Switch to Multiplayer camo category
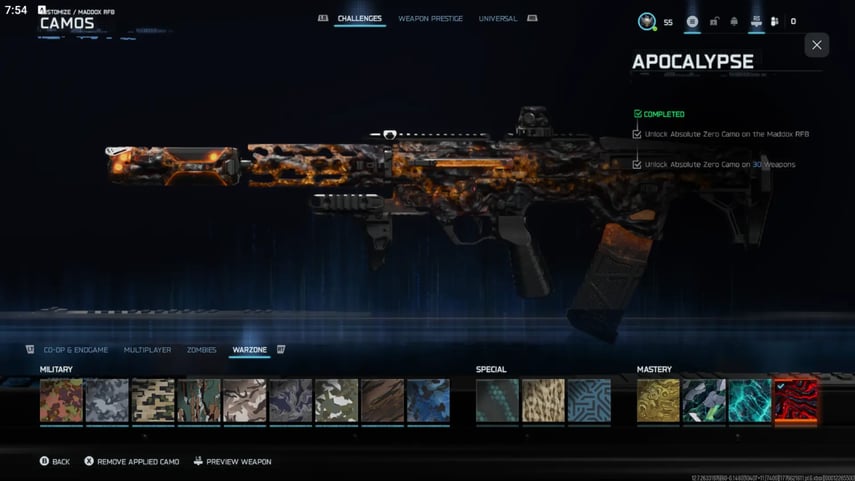The width and height of the screenshot is (855, 481). coord(147,350)
